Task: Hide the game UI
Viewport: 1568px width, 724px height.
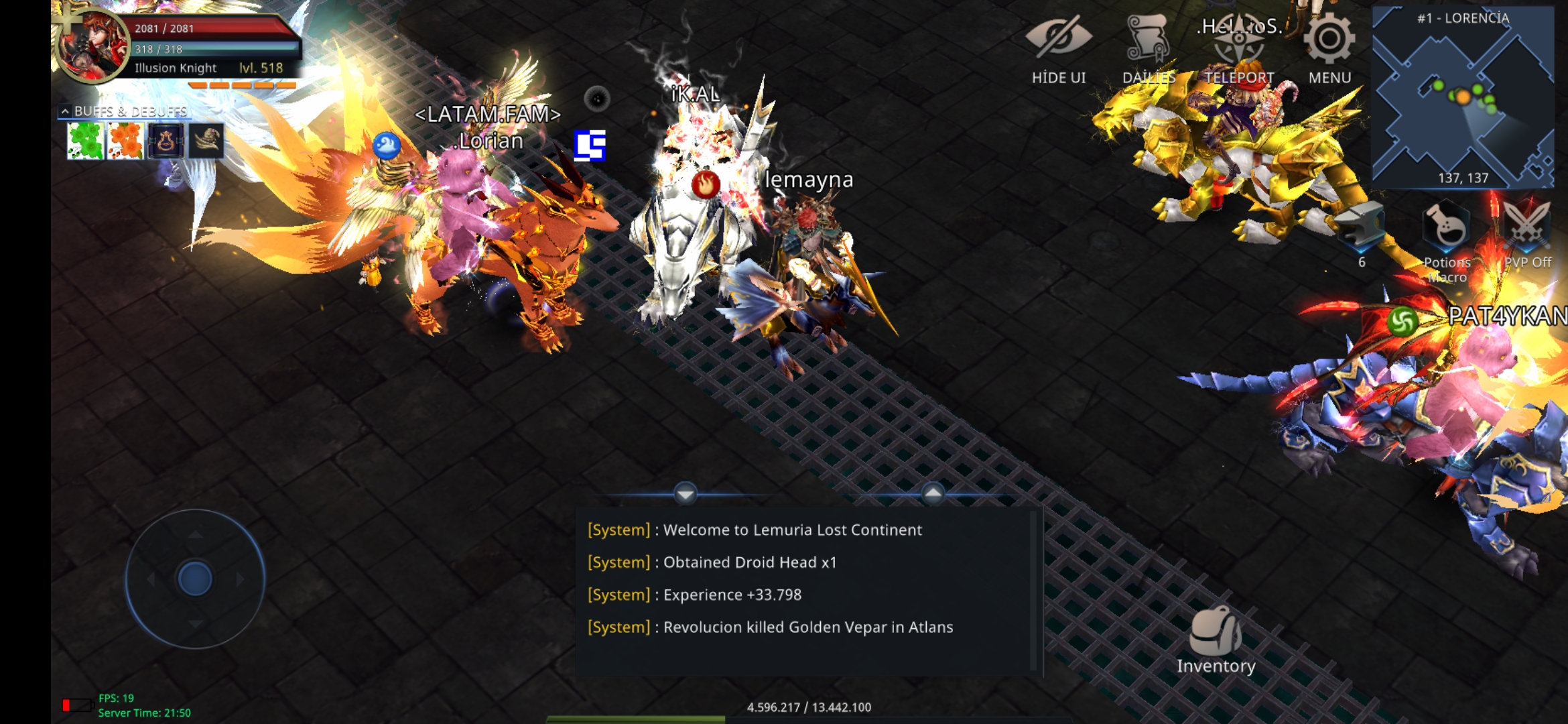Action: 1058,48
